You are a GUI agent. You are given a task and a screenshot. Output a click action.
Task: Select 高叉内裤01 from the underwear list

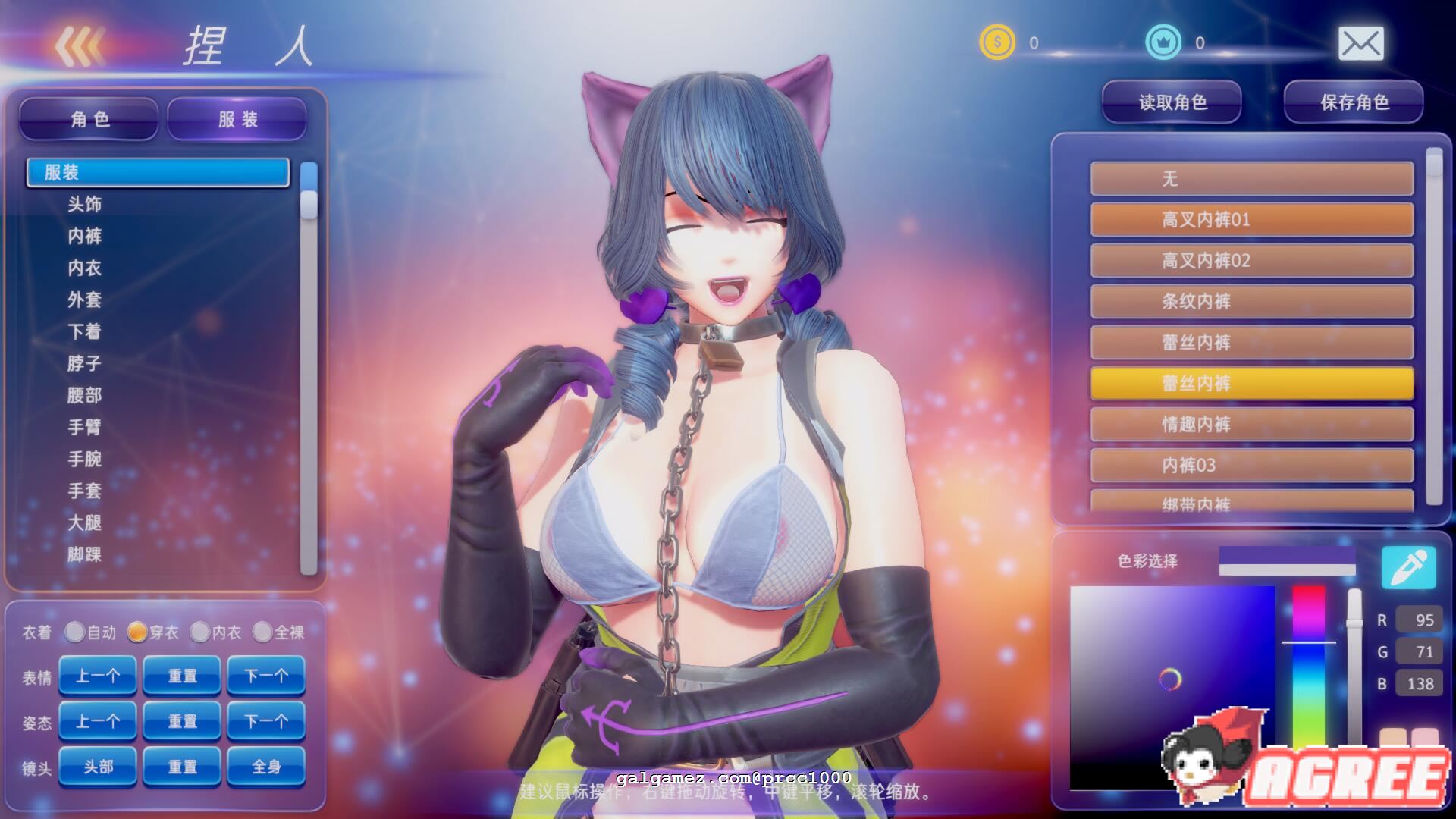[x=1251, y=220]
